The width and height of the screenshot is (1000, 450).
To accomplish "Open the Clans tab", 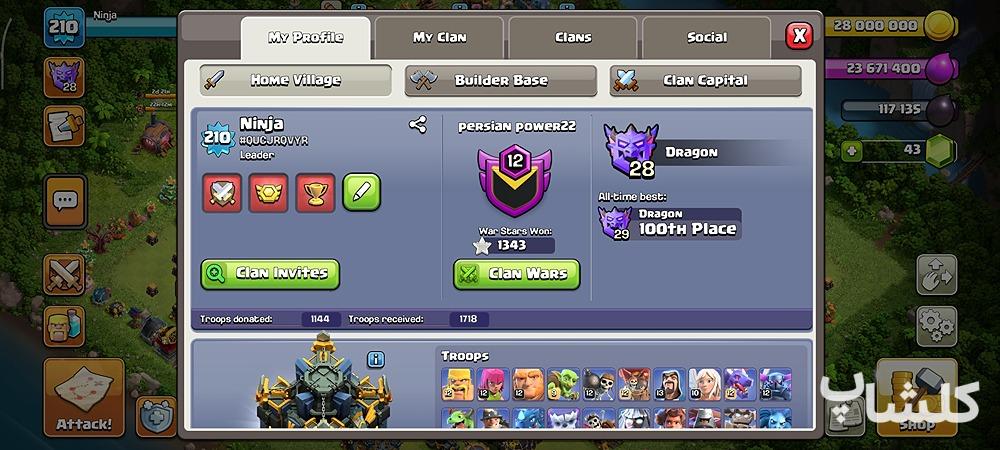I will coord(573,38).
